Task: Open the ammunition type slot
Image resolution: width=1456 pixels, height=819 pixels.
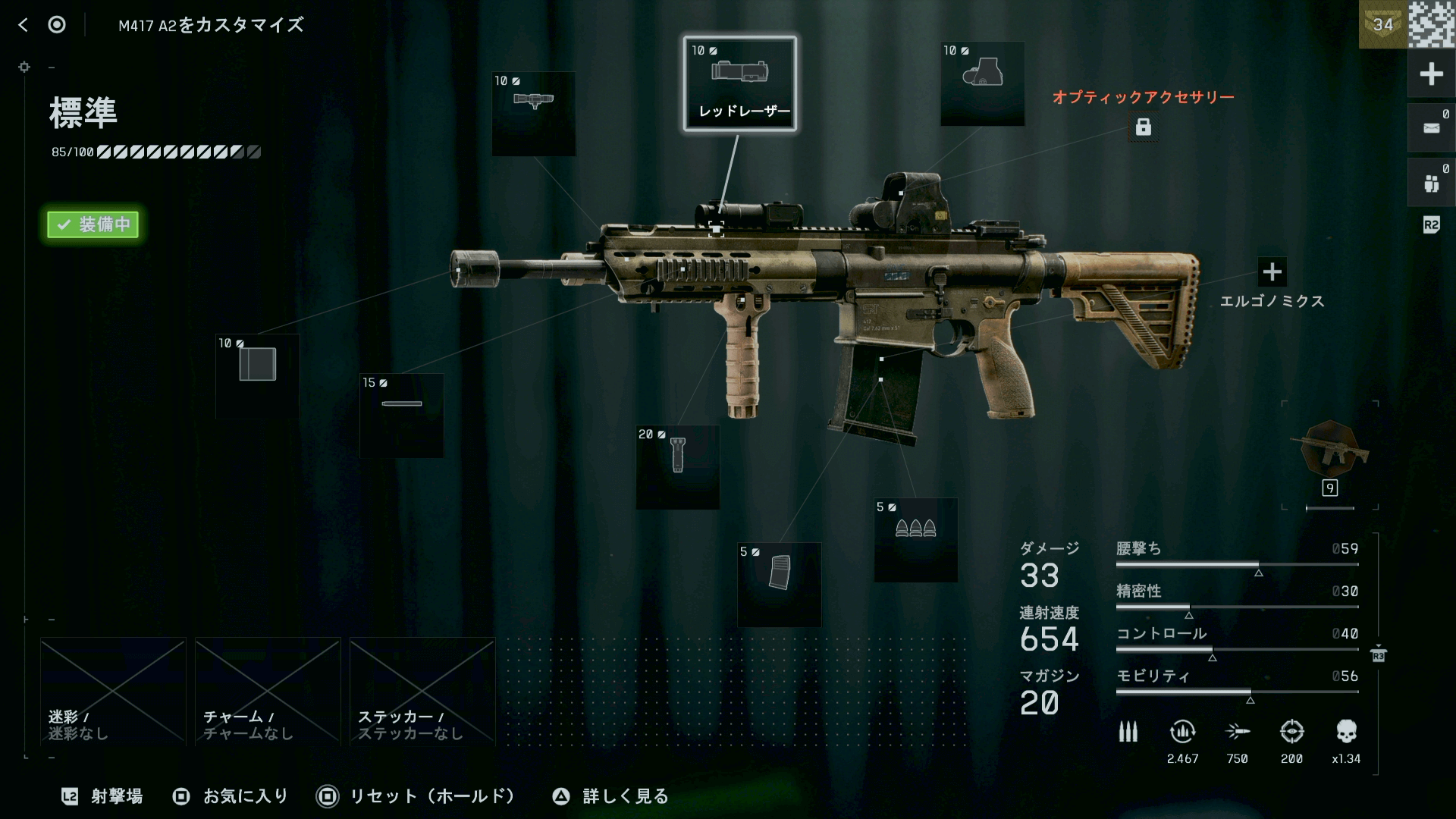Action: click(915, 540)
